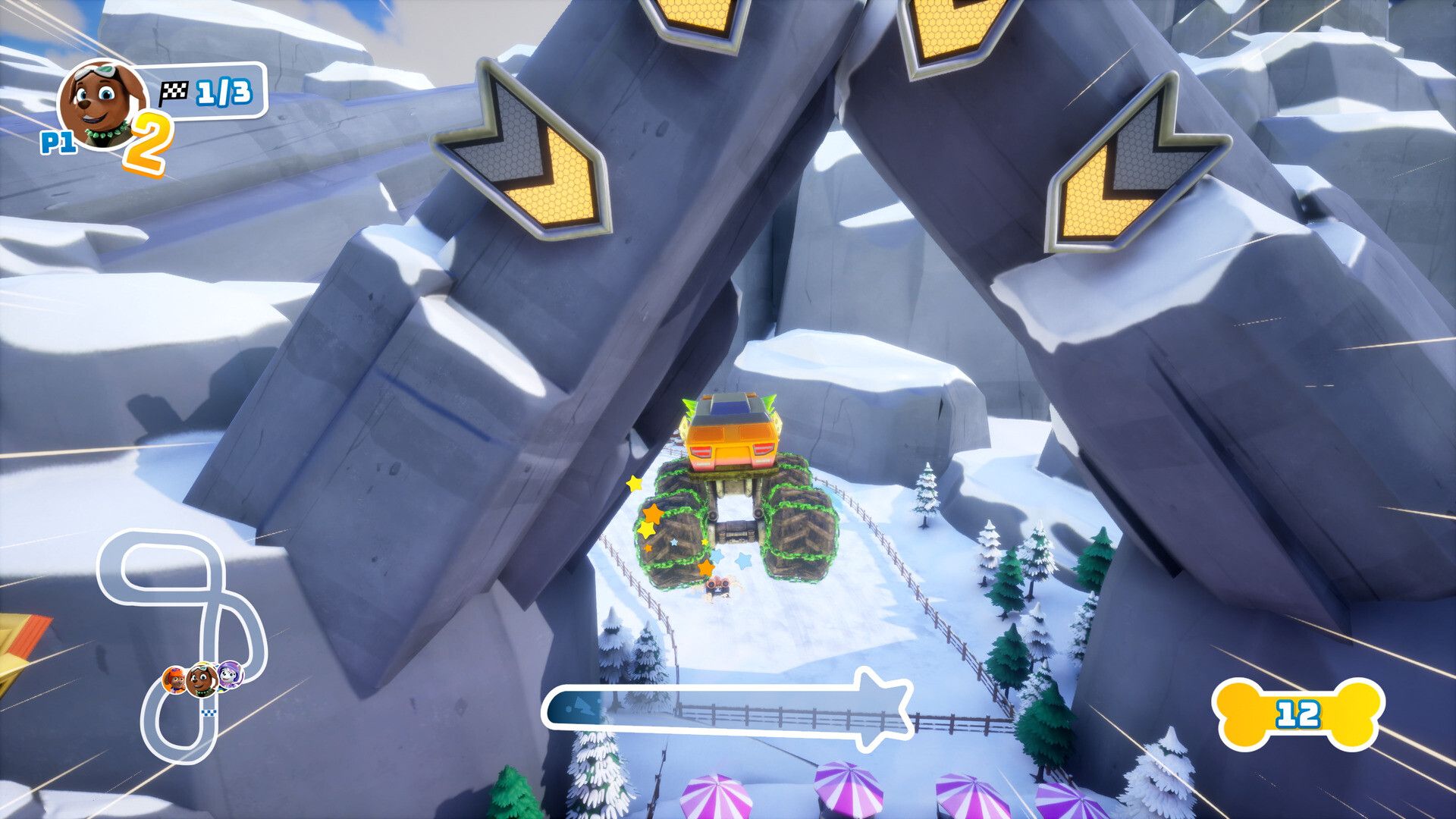This screenshot has height=819, width=1456.
Task: Click the checkered start line marker on minimap
Action: click(209, 713)
